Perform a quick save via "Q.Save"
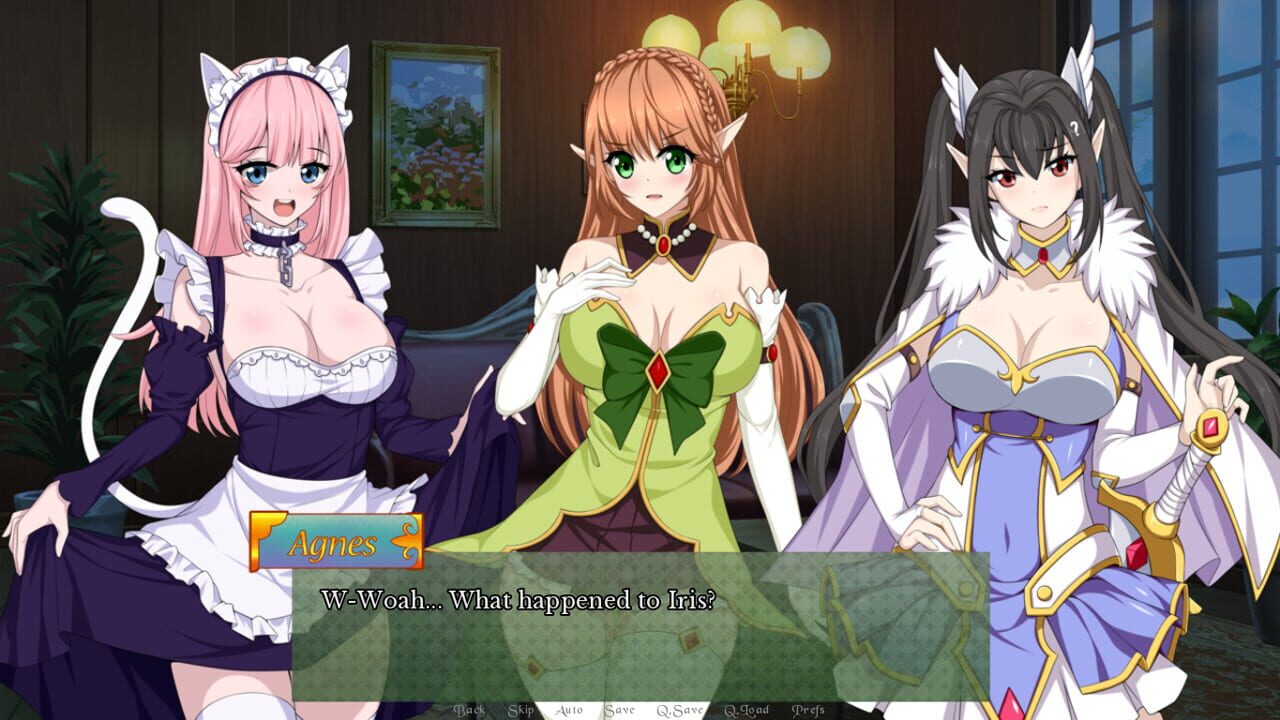 pos(680,710)
